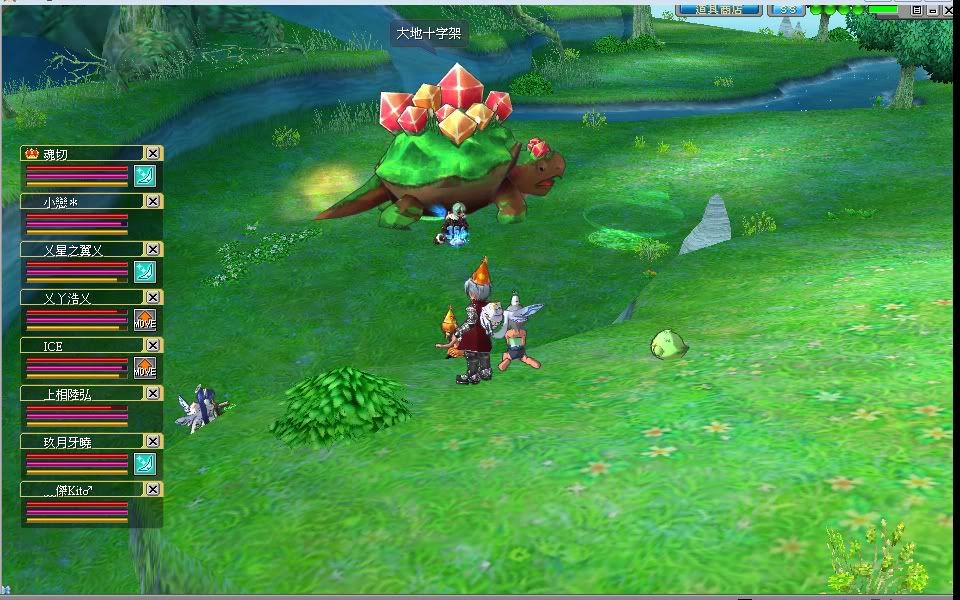The width and height of the screenshot is (960, 600).
Task: Select party member 上相陸弘 by name
Action: click(x=68, y=394)
